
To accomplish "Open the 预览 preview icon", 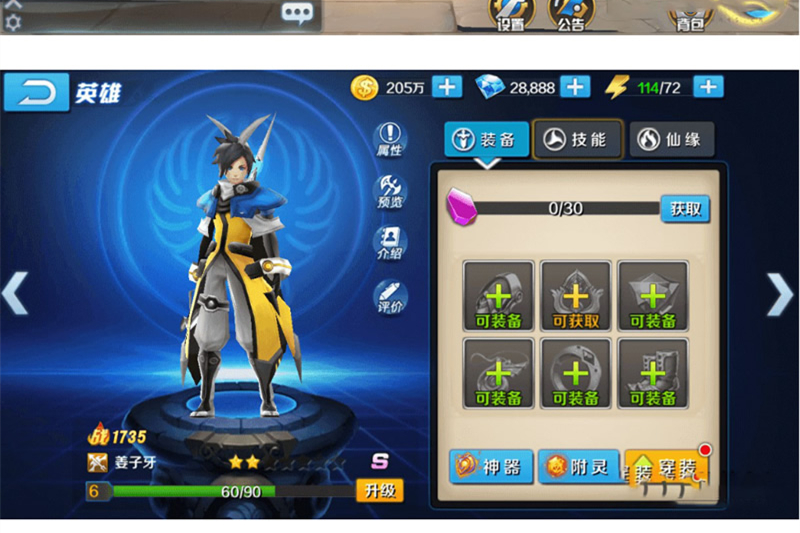I will [x=389, y=191].
